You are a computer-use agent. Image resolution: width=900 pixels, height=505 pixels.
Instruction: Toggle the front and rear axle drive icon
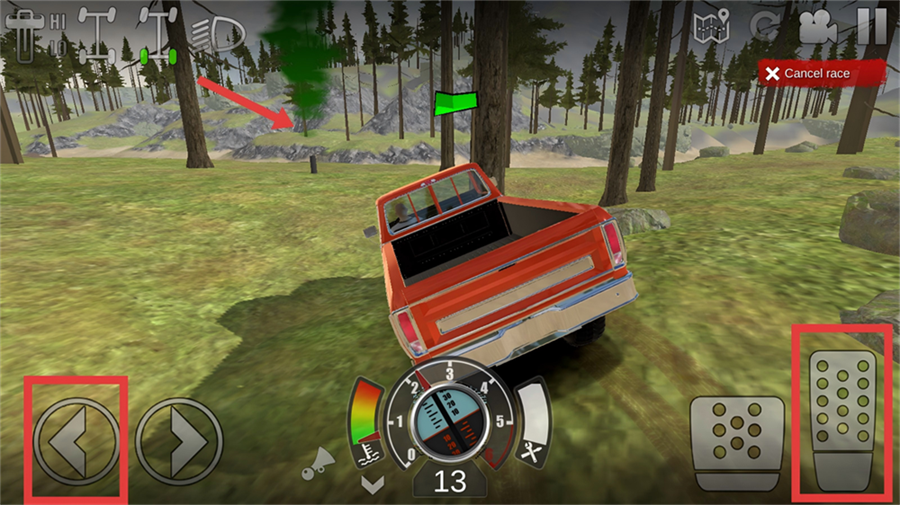[x=96, y=33]
